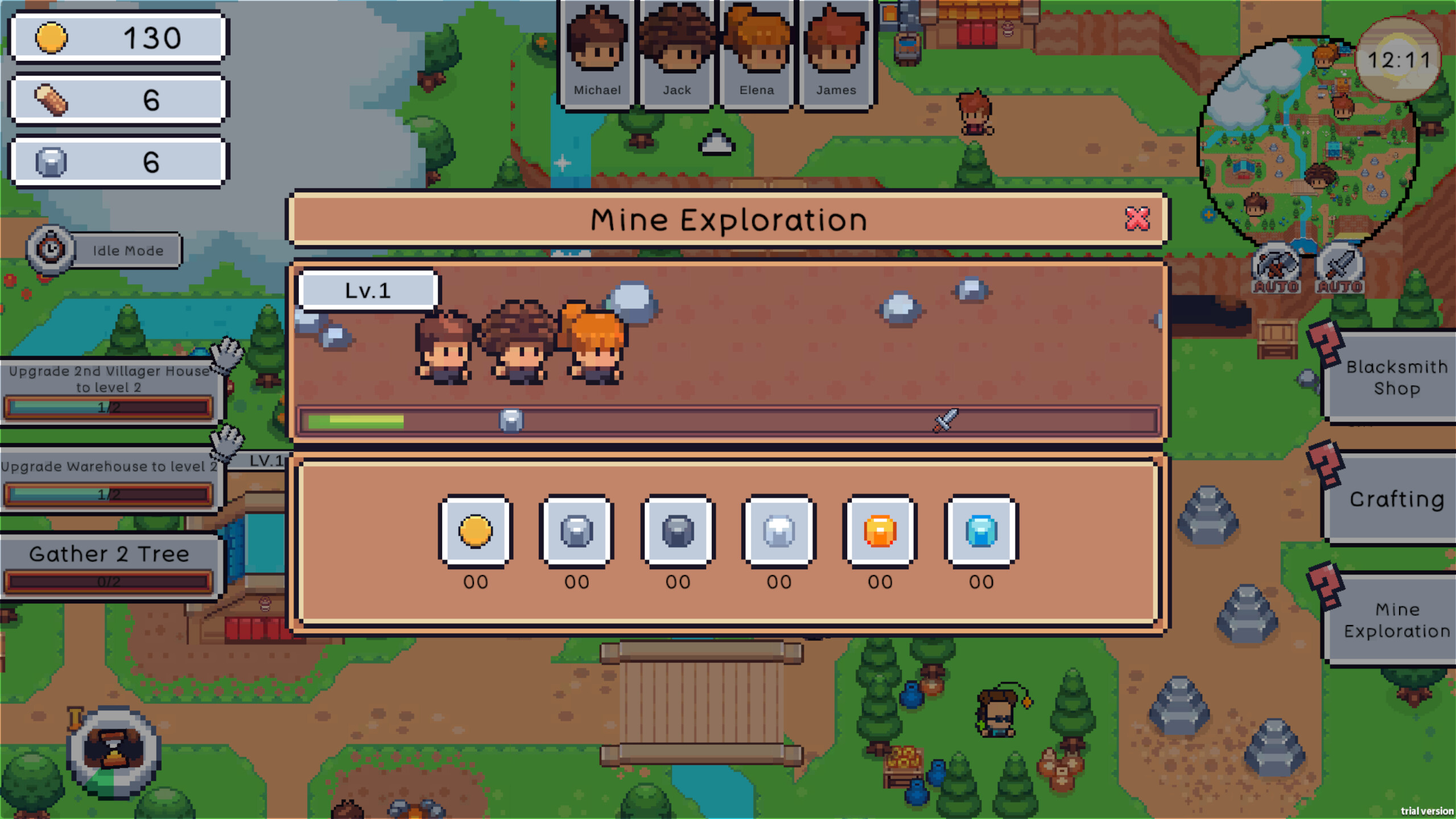This screenshot has height=819, width=1456.
Task: Close the Mine Exploration dialog
Action: pos(1137,220)
